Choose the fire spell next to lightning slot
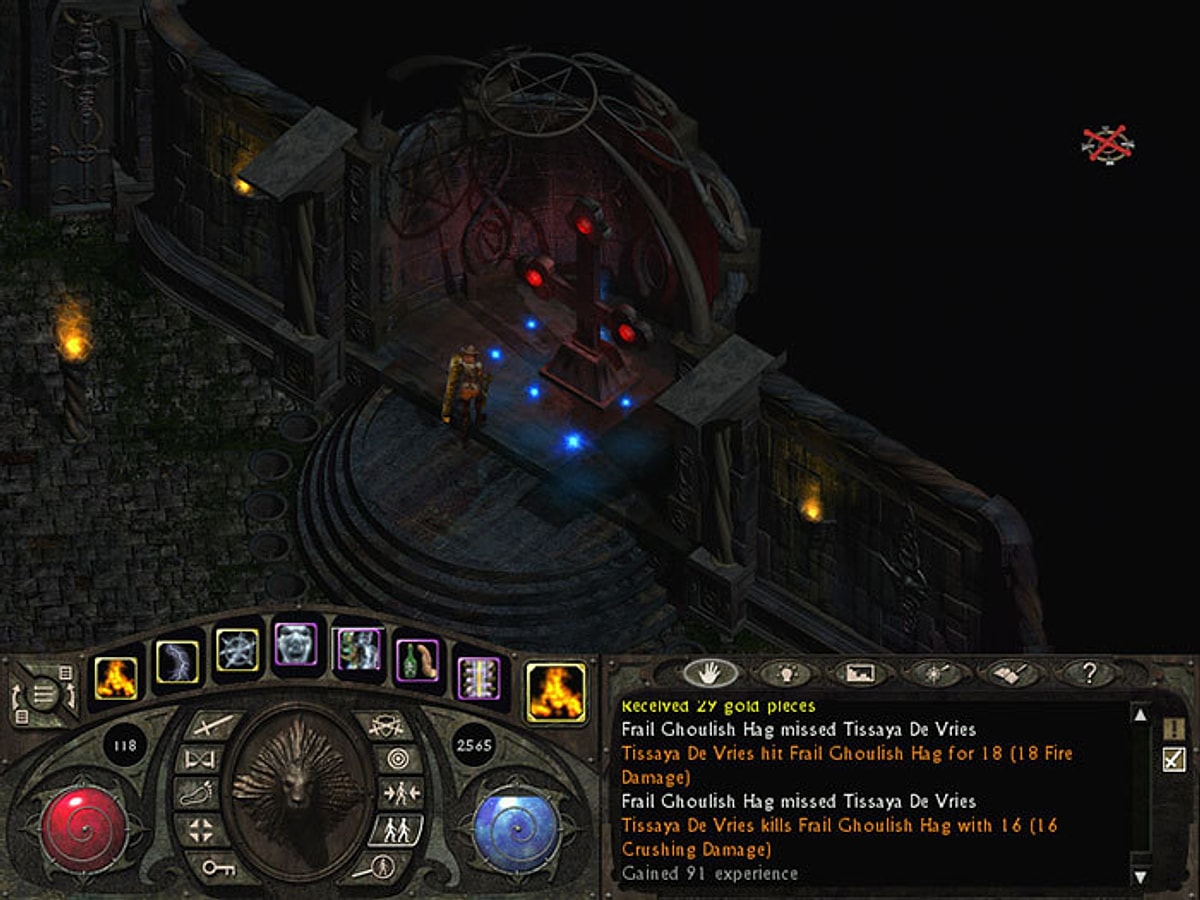The width and height of the screenshot is (1200, 900). click(116, 677)
